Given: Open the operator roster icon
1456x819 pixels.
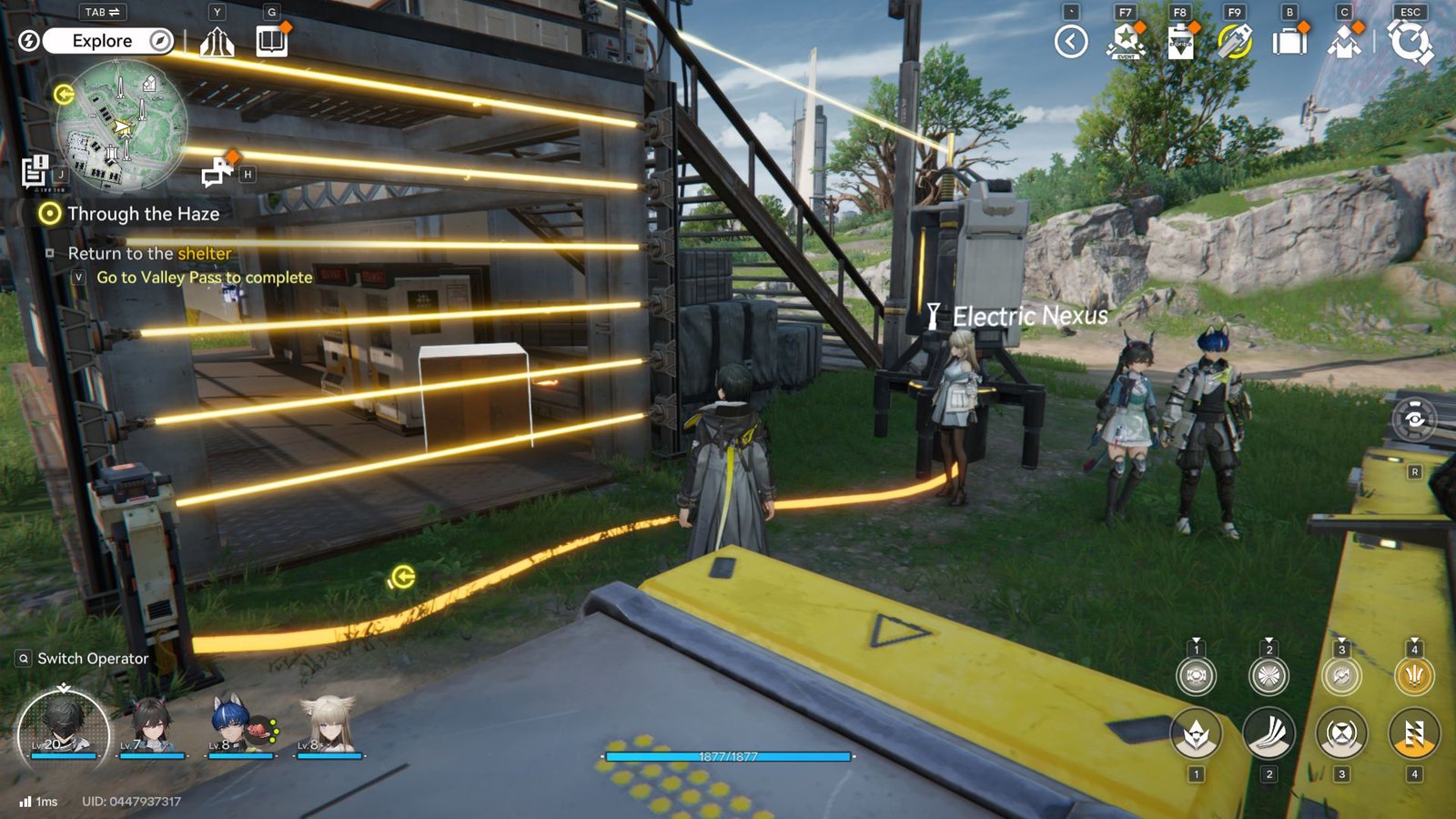Looking at the screenshot, I should click(1344, 42).
